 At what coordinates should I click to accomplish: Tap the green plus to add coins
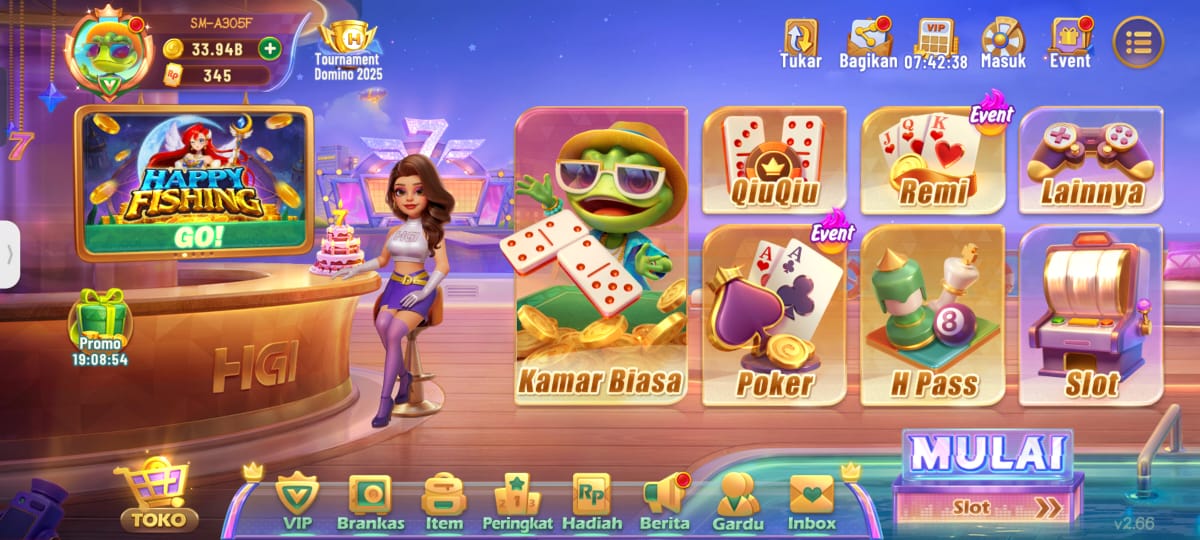point(269,48)
